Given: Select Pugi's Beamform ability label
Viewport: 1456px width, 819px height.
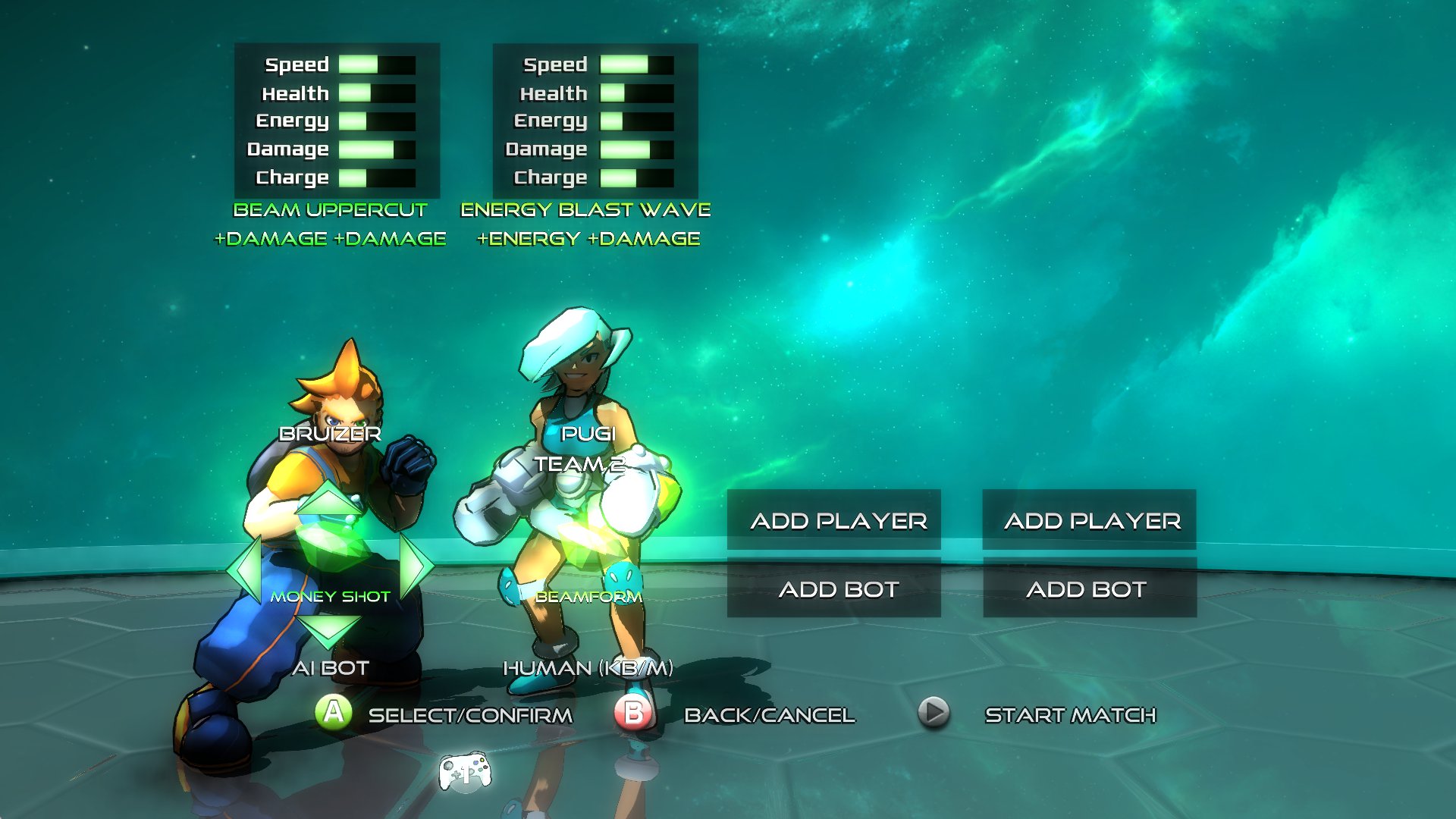Looking at the screenshot, I should pos(588,597).
